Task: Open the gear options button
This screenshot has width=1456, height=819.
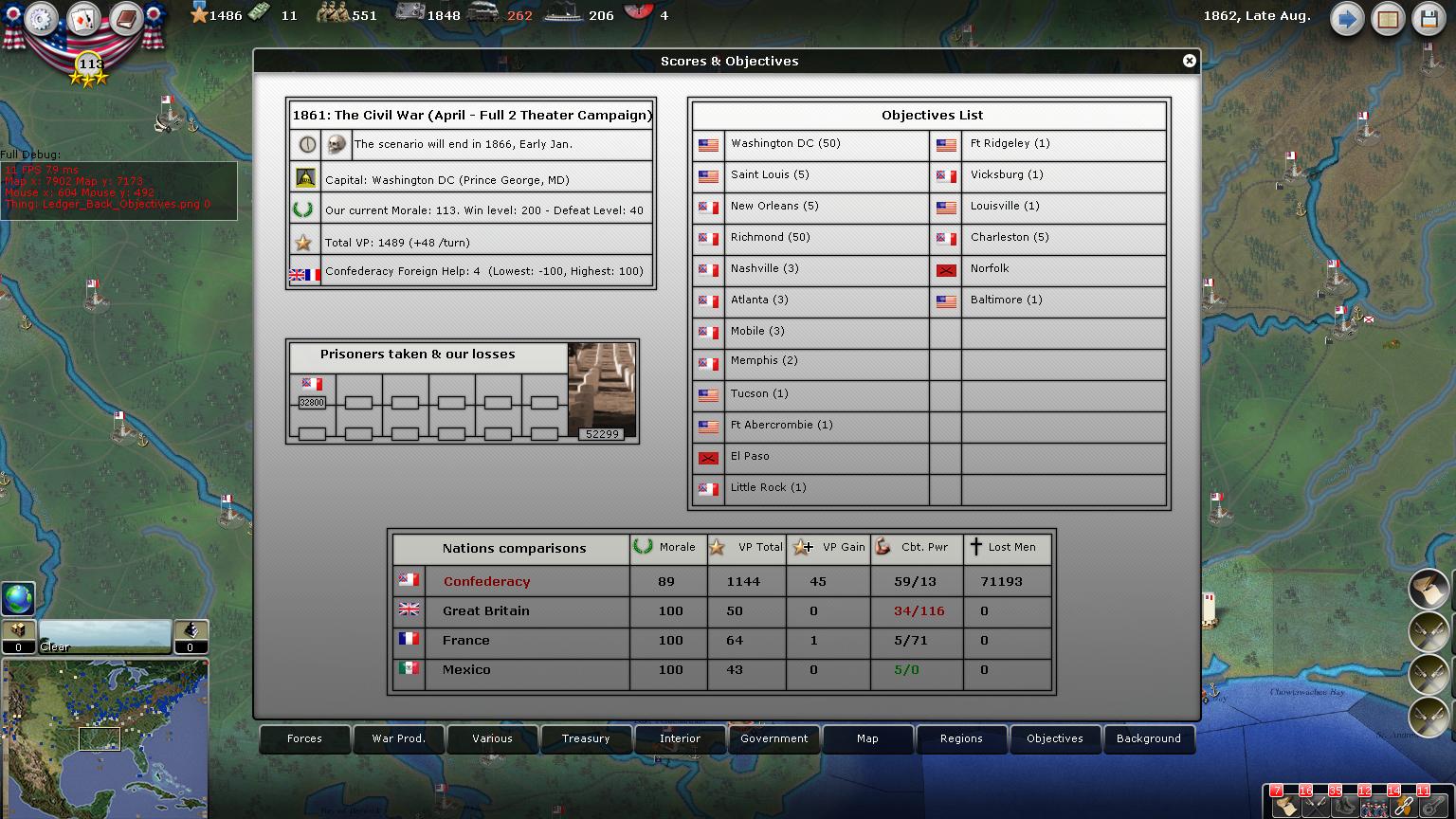Action: point(42,19)
